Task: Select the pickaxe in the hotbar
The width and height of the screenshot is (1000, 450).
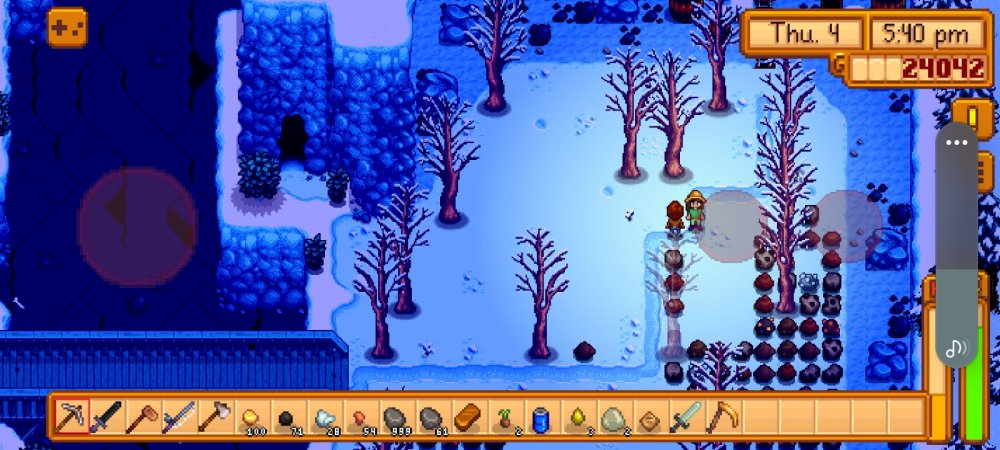Action: point(72,416)
